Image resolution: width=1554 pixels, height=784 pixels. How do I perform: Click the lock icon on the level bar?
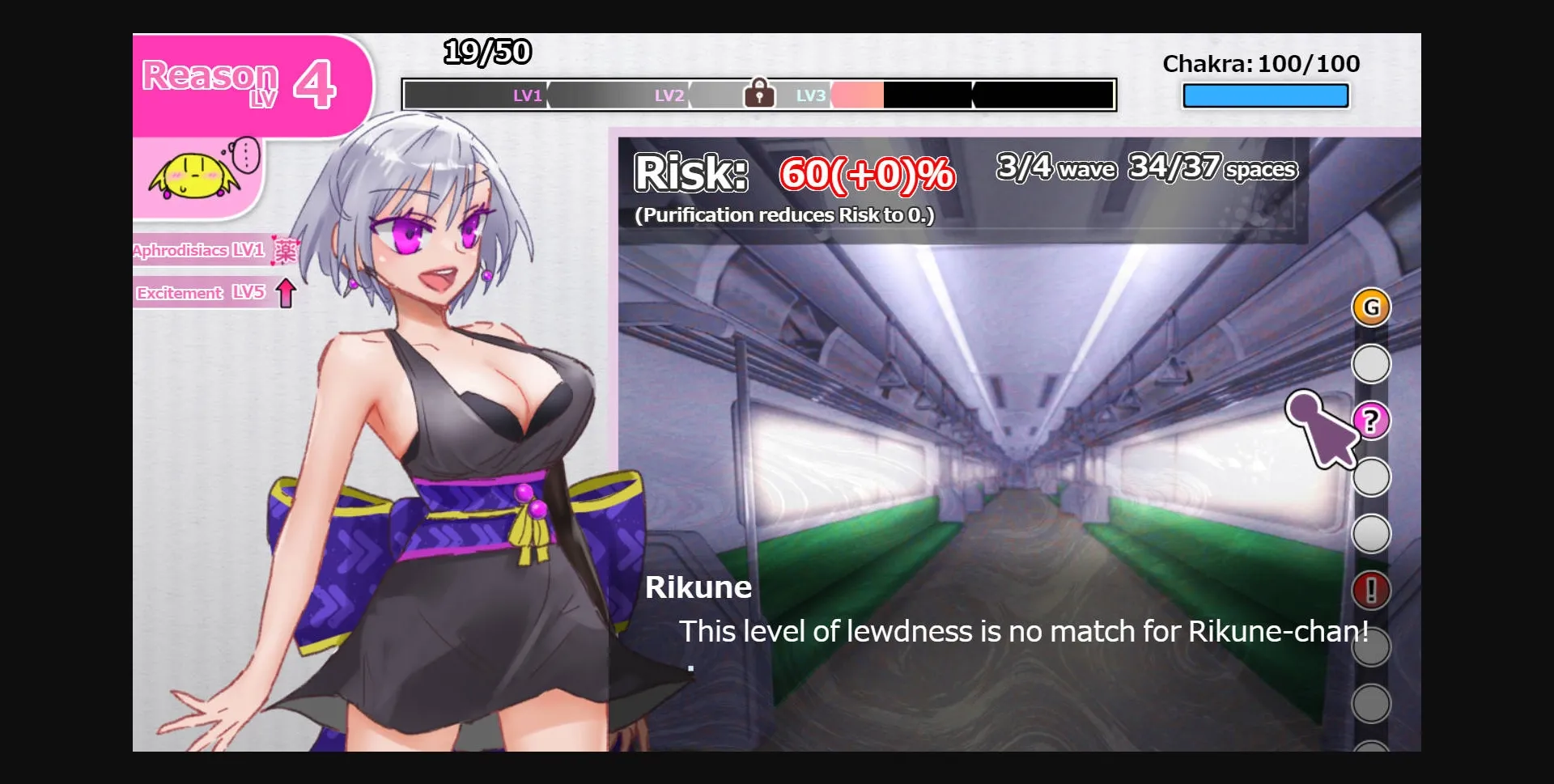point(759,94)
